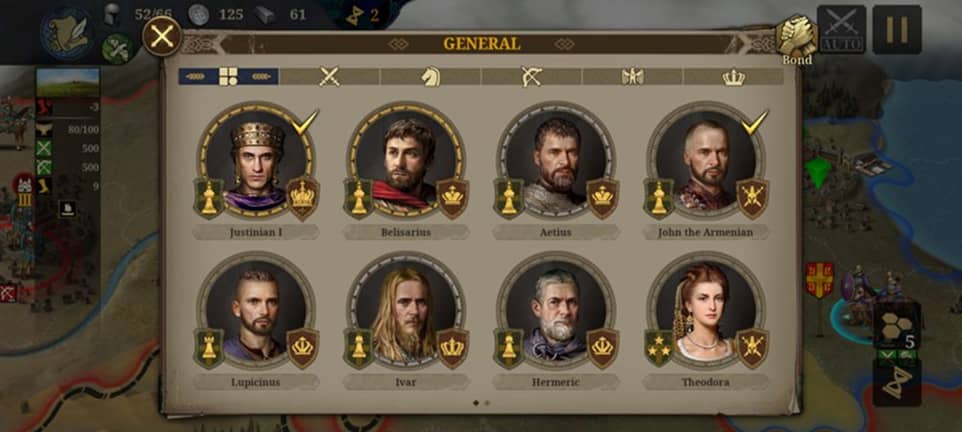Select Theodora portrait
Screen dimensions: 962x432
706,314
